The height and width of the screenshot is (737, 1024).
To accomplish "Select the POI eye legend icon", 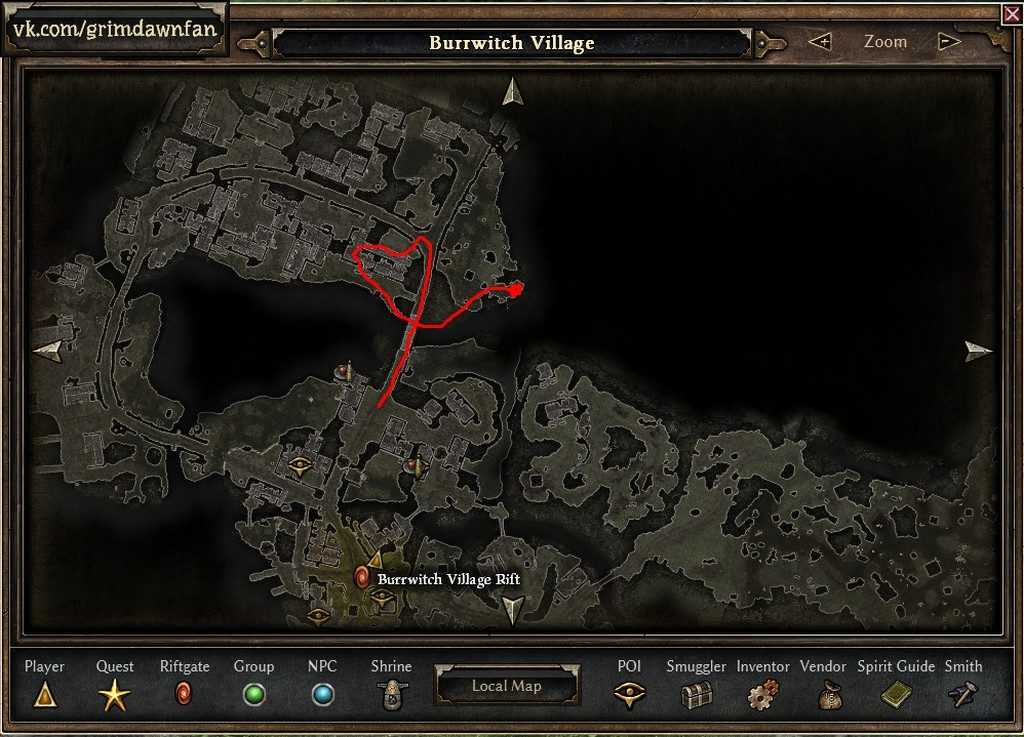I will tap(629, 695).
